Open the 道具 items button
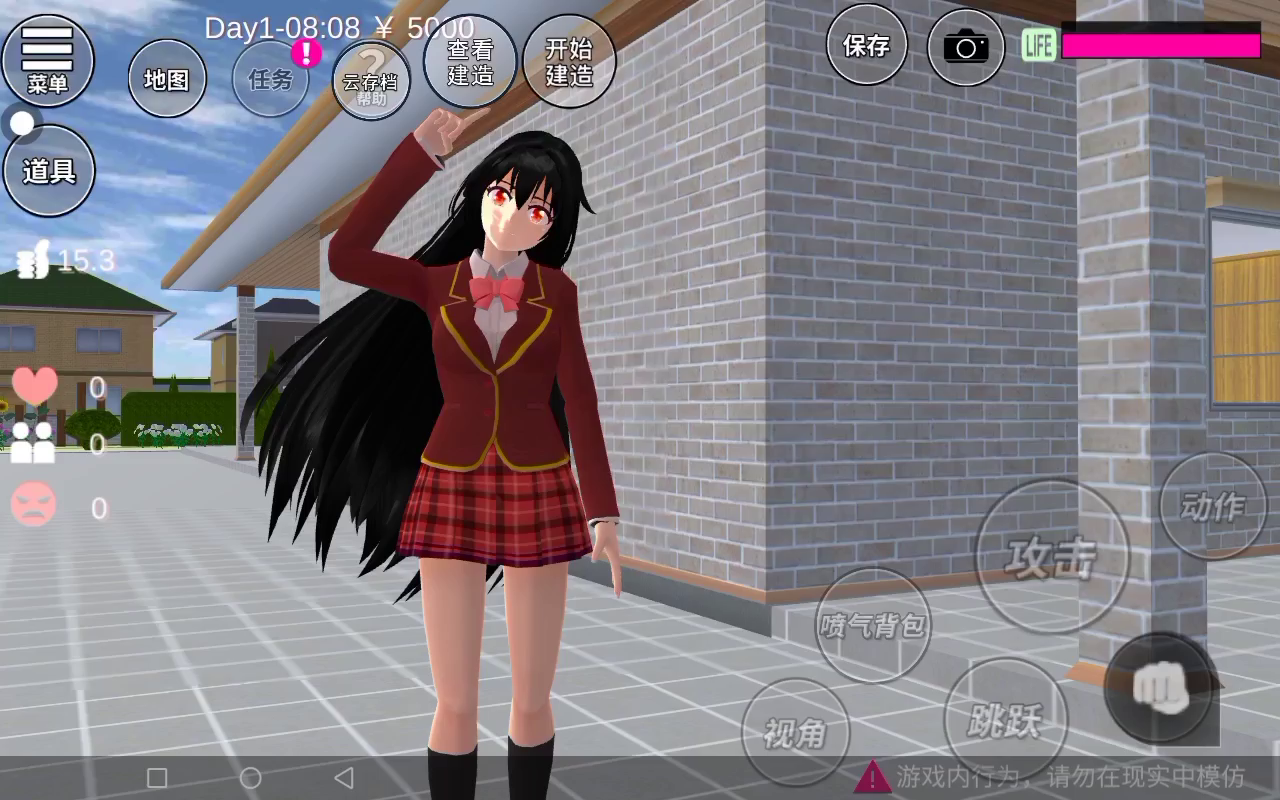The width and height of the screenshot is (1280, 800). (x=49, y=171)
